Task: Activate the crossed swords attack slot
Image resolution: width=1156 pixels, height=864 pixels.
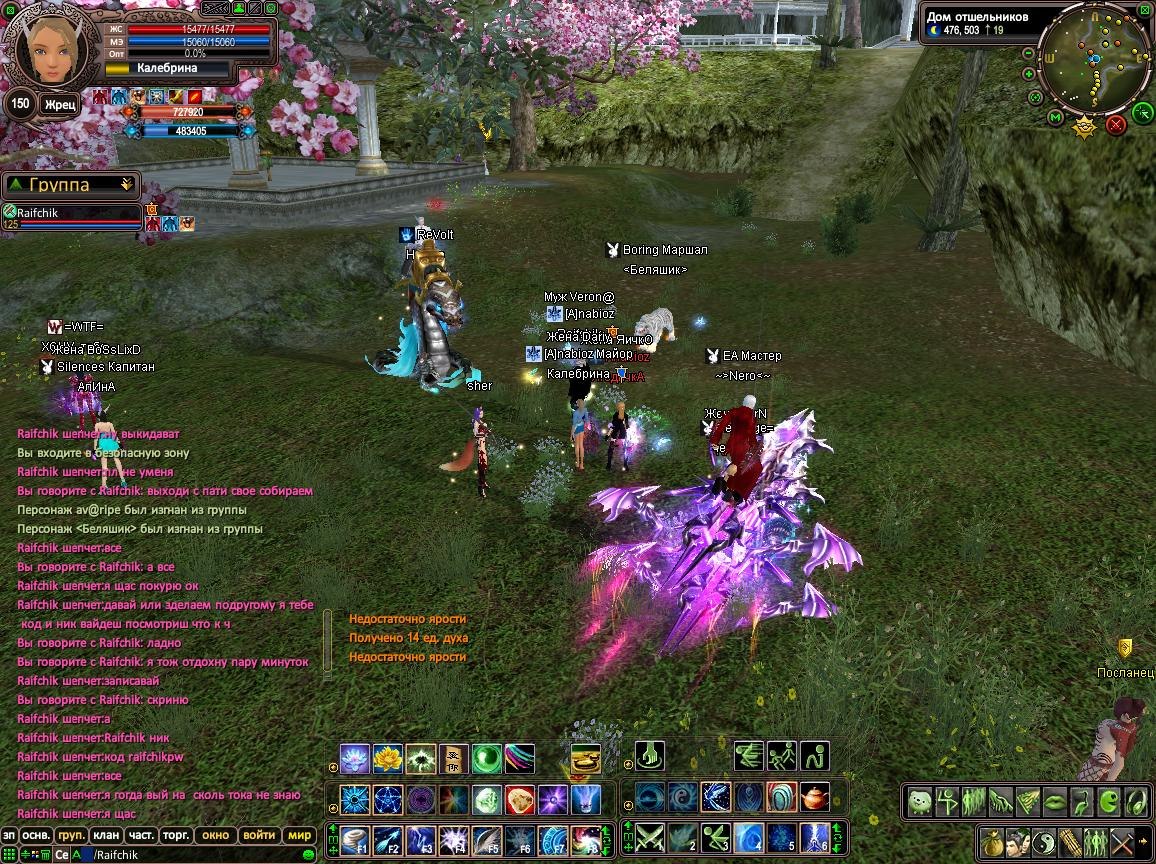Action: tap(651, 836)
